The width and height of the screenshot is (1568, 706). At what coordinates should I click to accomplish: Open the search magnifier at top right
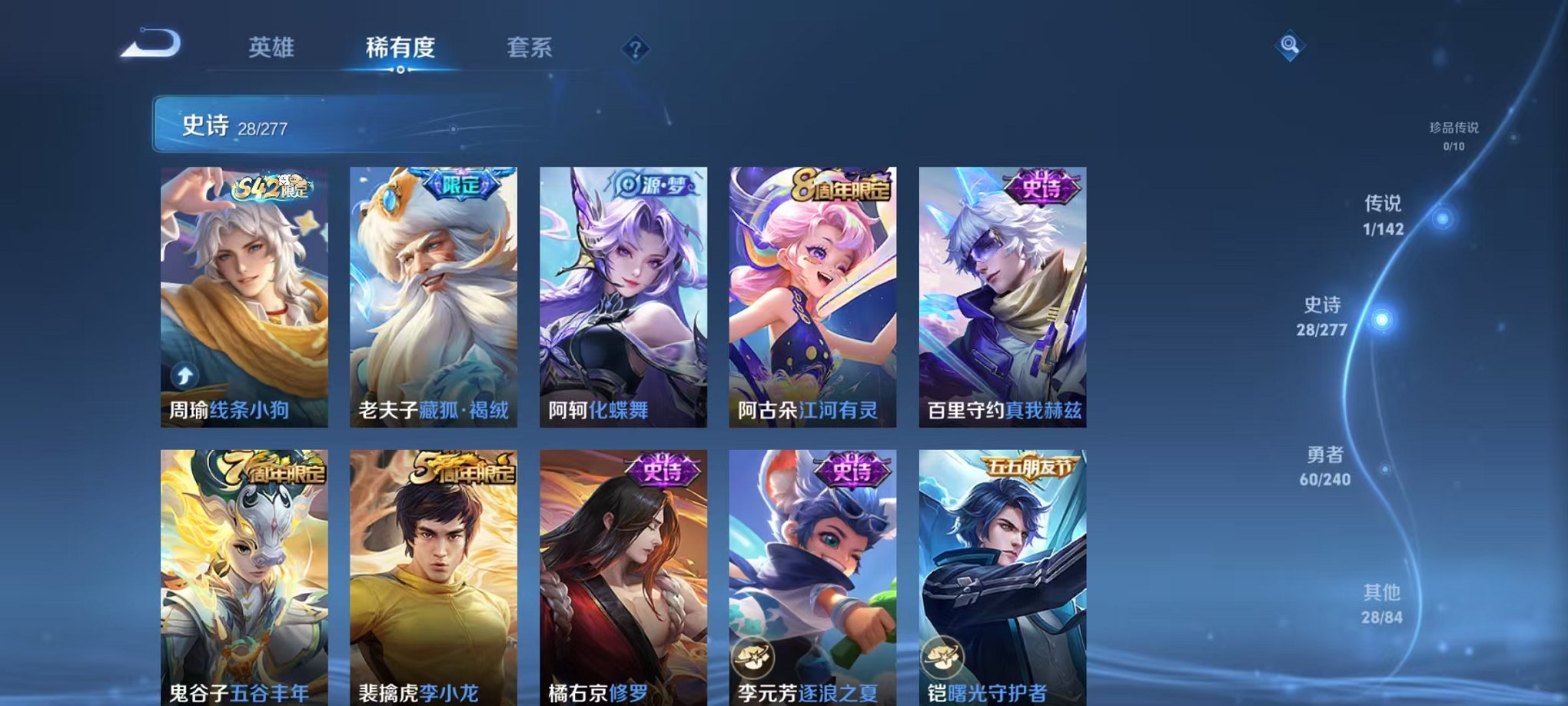click(1291, 44)
